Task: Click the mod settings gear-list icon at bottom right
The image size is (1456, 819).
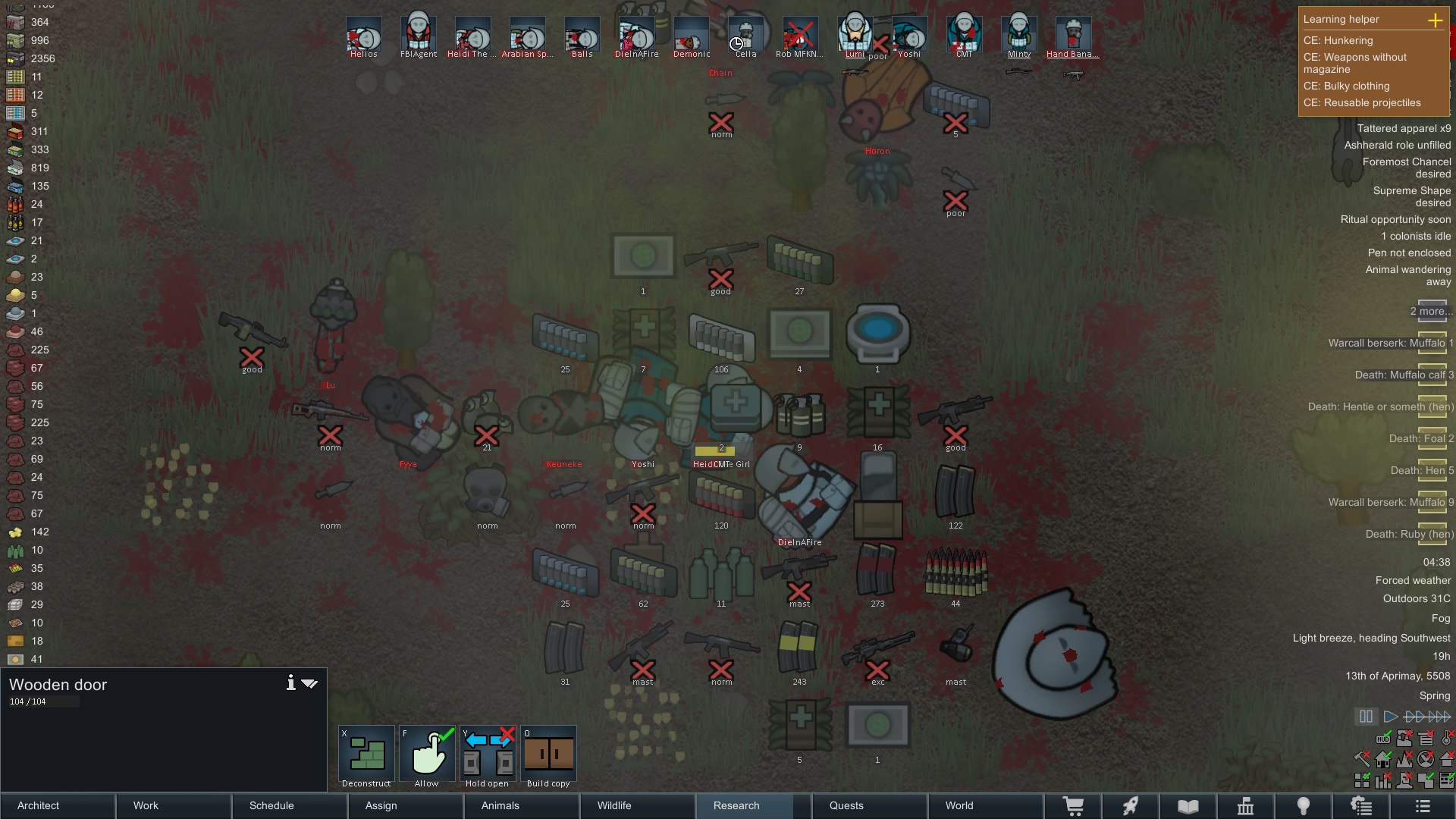Action: pyautogui.click(x=1362, y=805)
